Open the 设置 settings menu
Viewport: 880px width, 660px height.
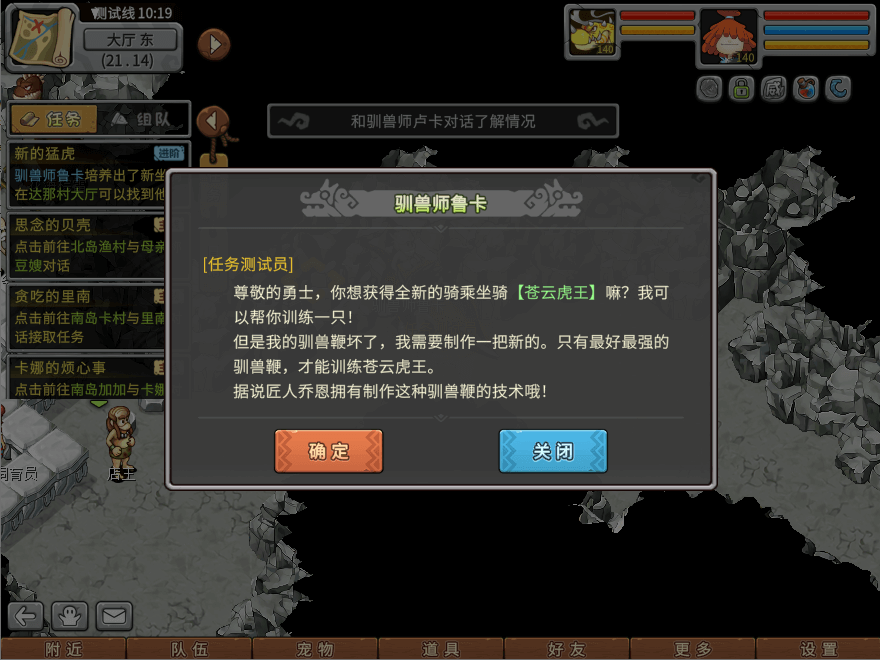tap(818, 649)
